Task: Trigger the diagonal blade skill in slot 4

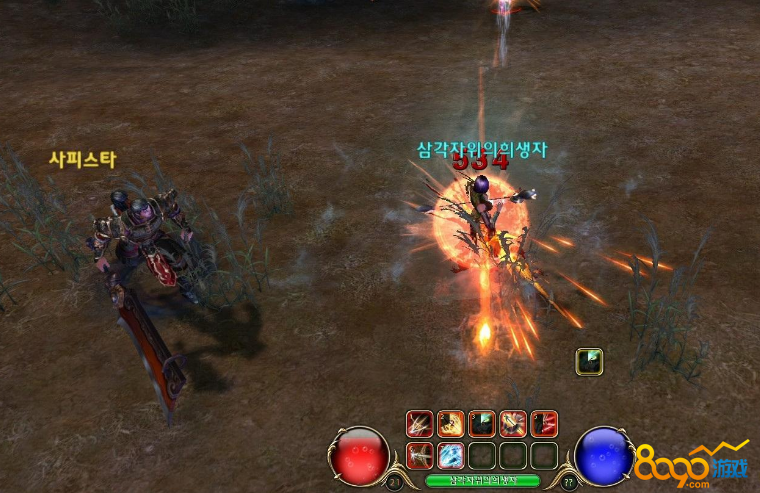Action: click(513, 424)
